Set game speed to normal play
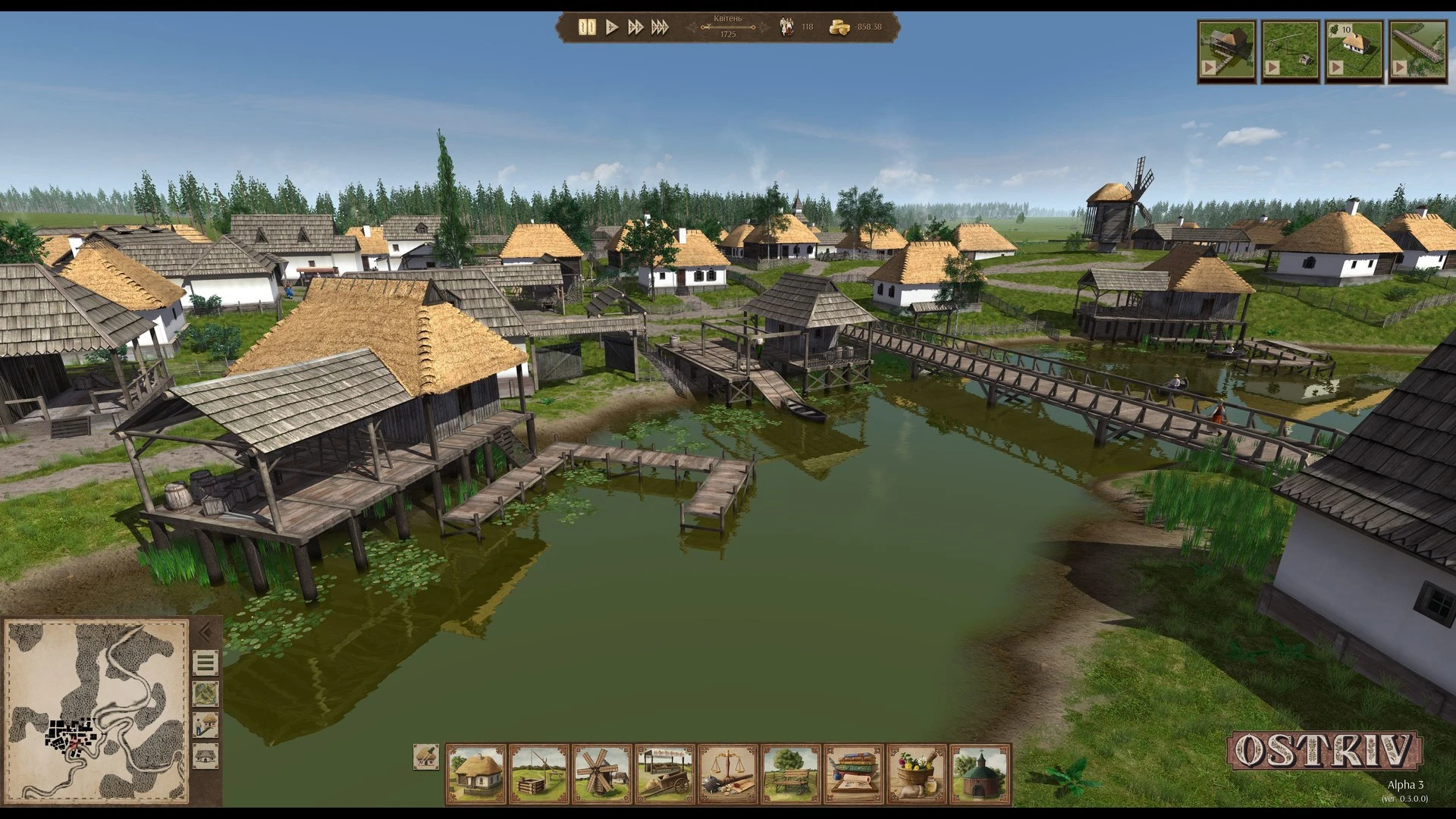The image size is (1456, 819). 612,27
